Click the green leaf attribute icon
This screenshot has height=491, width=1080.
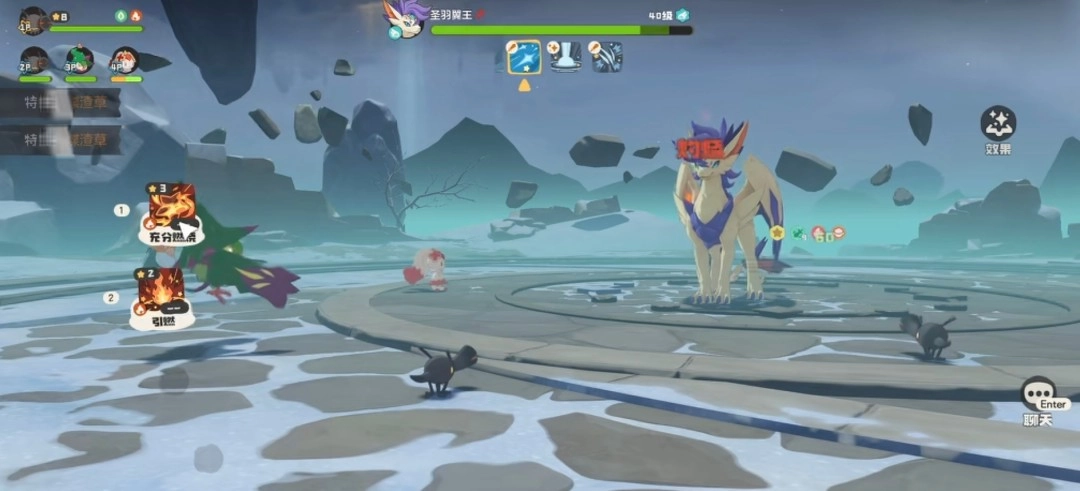[x=120, y=16]
